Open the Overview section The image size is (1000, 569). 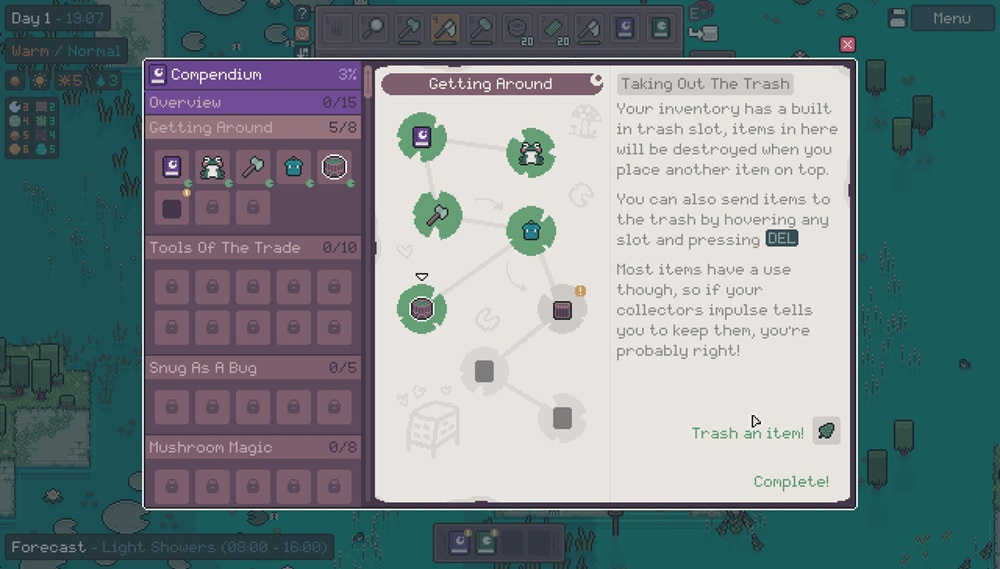click(x=254, y=102)
